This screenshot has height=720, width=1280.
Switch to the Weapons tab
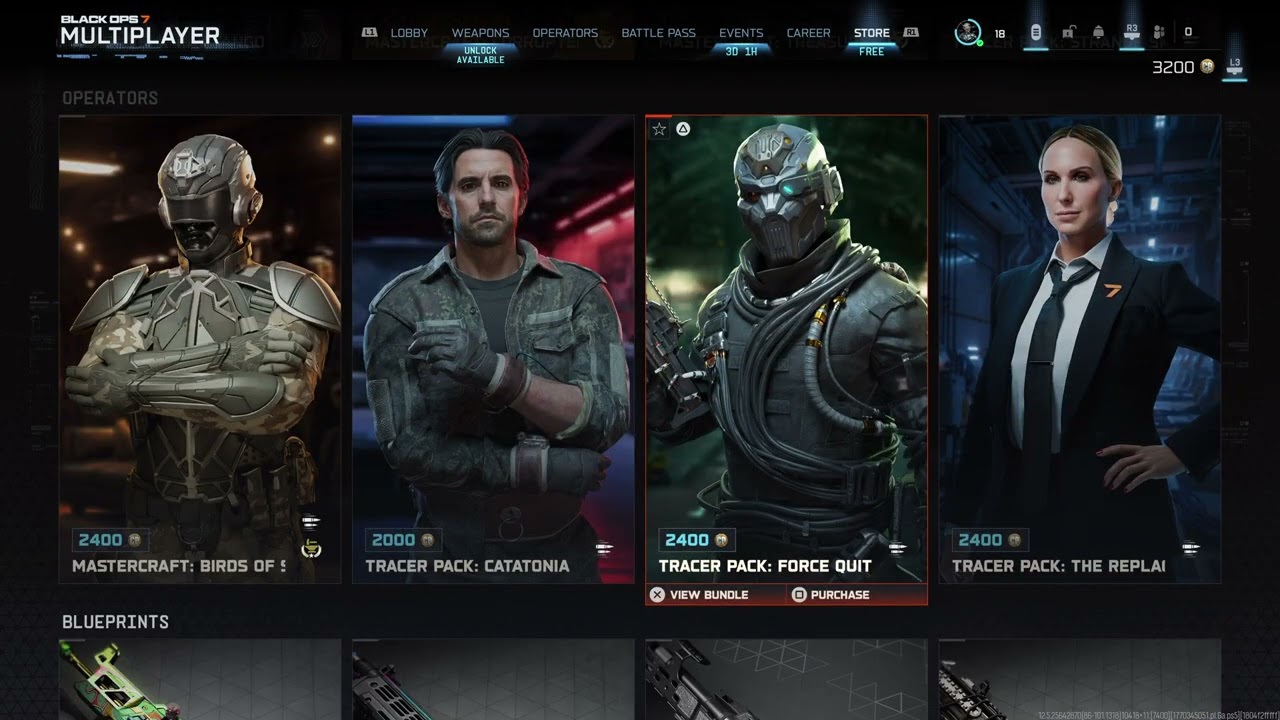480,33
